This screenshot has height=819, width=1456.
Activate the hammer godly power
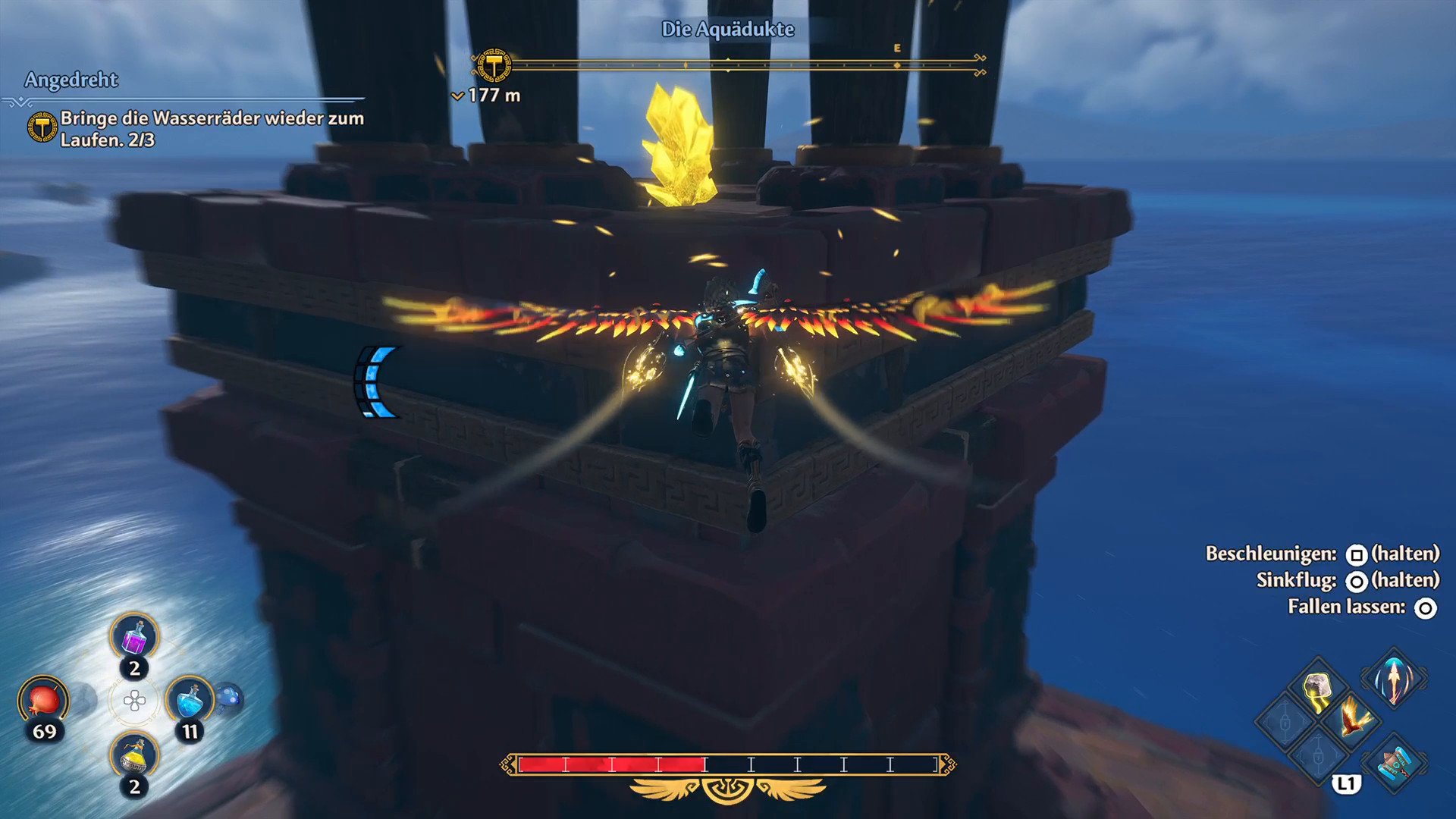[1394, 762]
